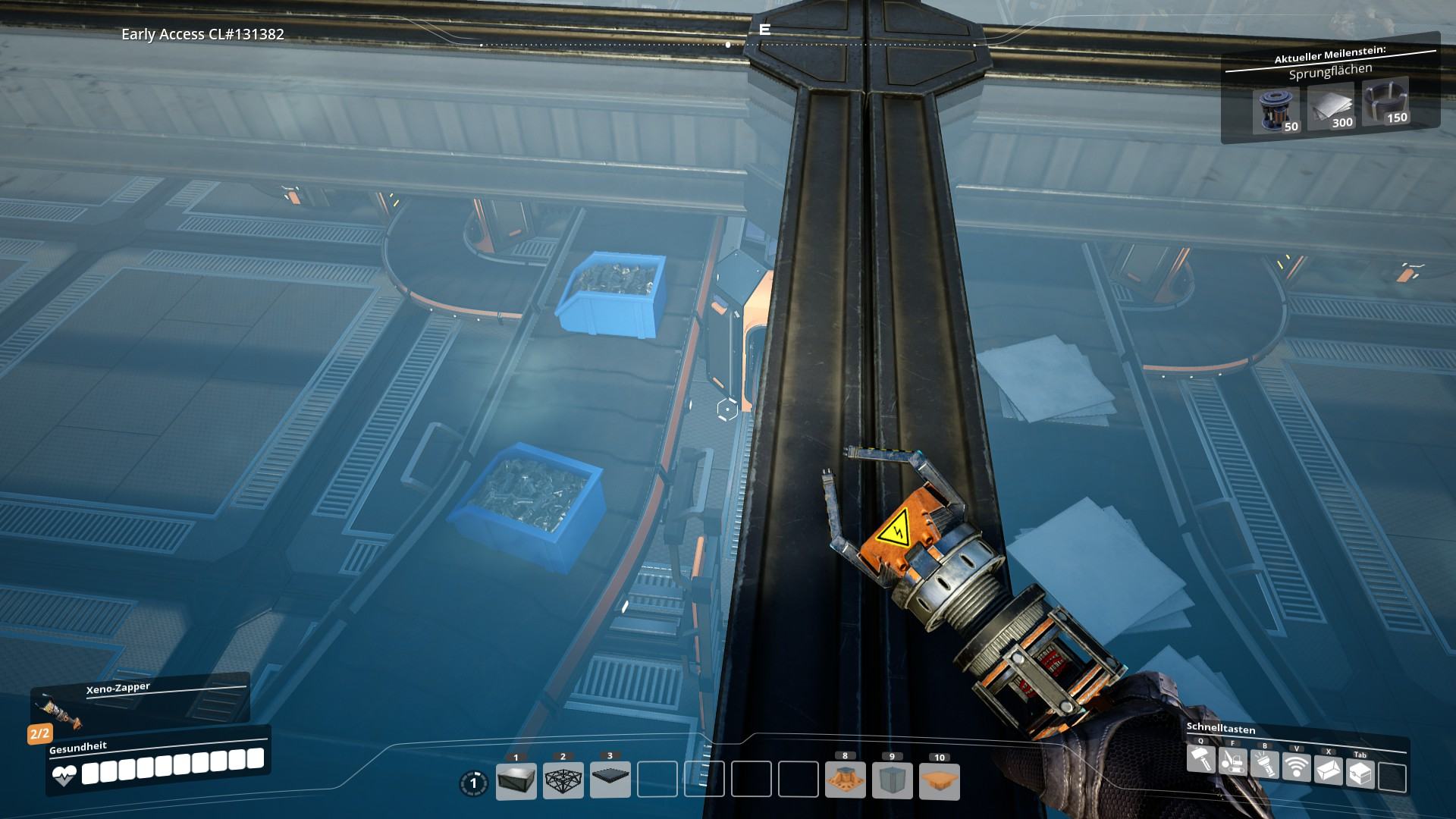The height and width of the screenshot is (819, 1456).
Task: Toggle the flashlight shortcut icon
Action: (x=1264, y=764)
